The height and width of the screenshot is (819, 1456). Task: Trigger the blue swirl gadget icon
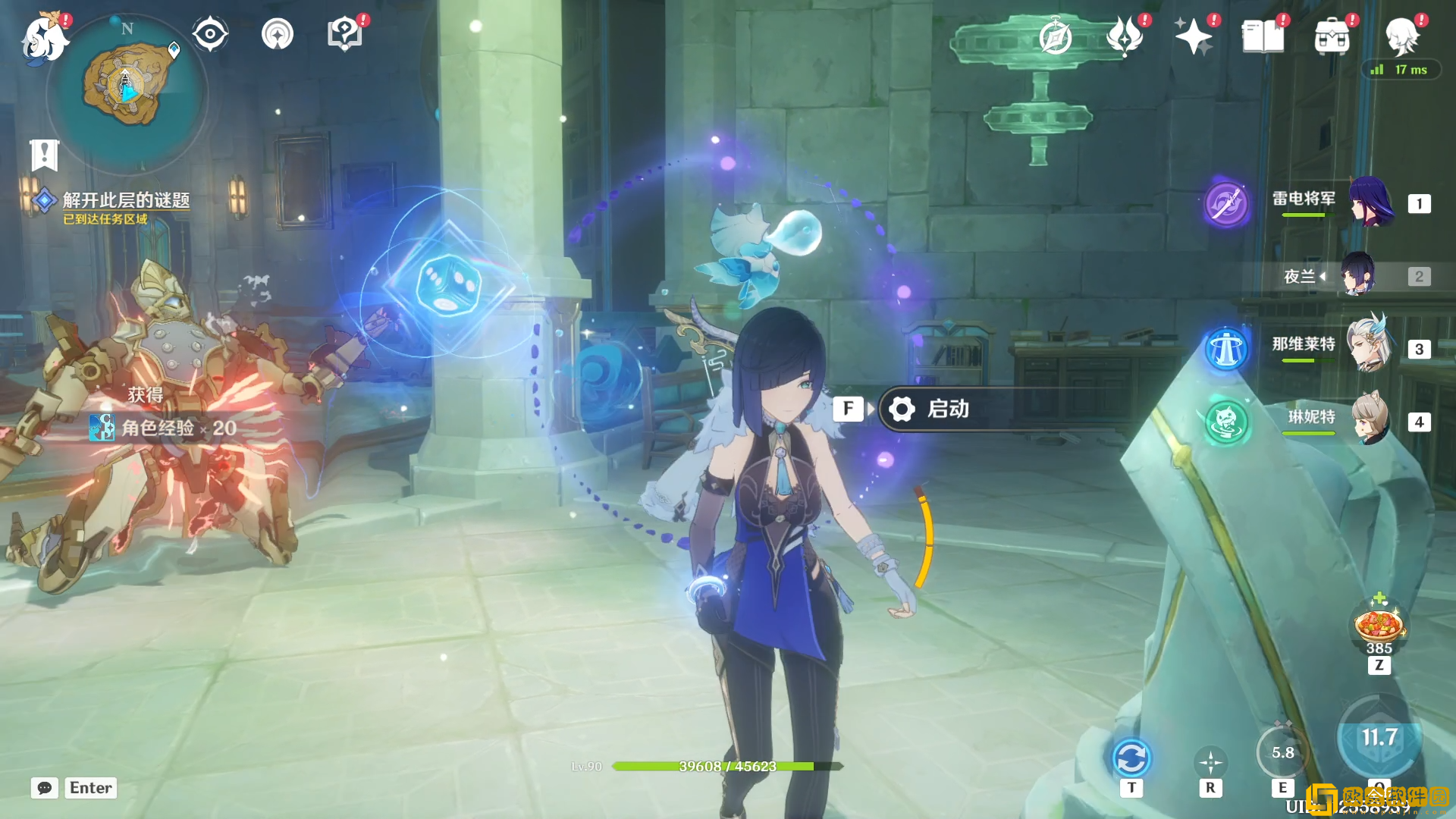tap(1131, 758)
